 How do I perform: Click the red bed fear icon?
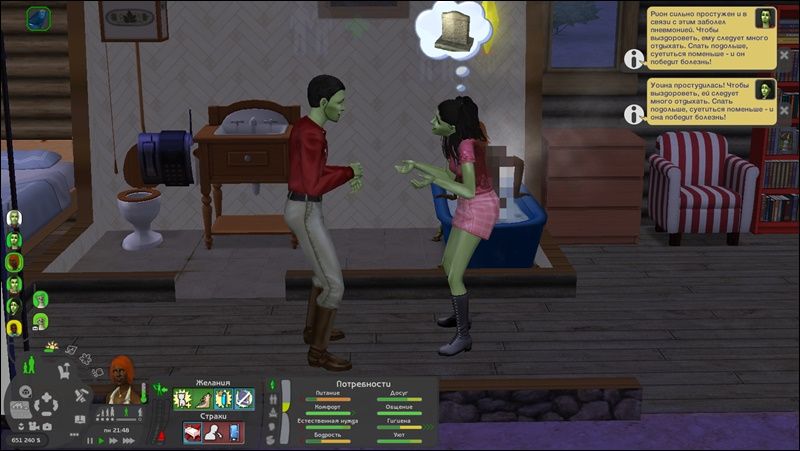click(x=194, y=432)
